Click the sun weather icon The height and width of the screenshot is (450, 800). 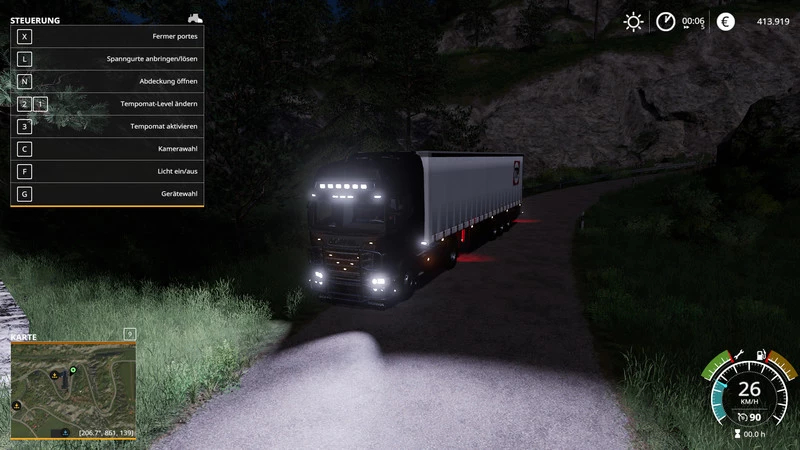633,21
